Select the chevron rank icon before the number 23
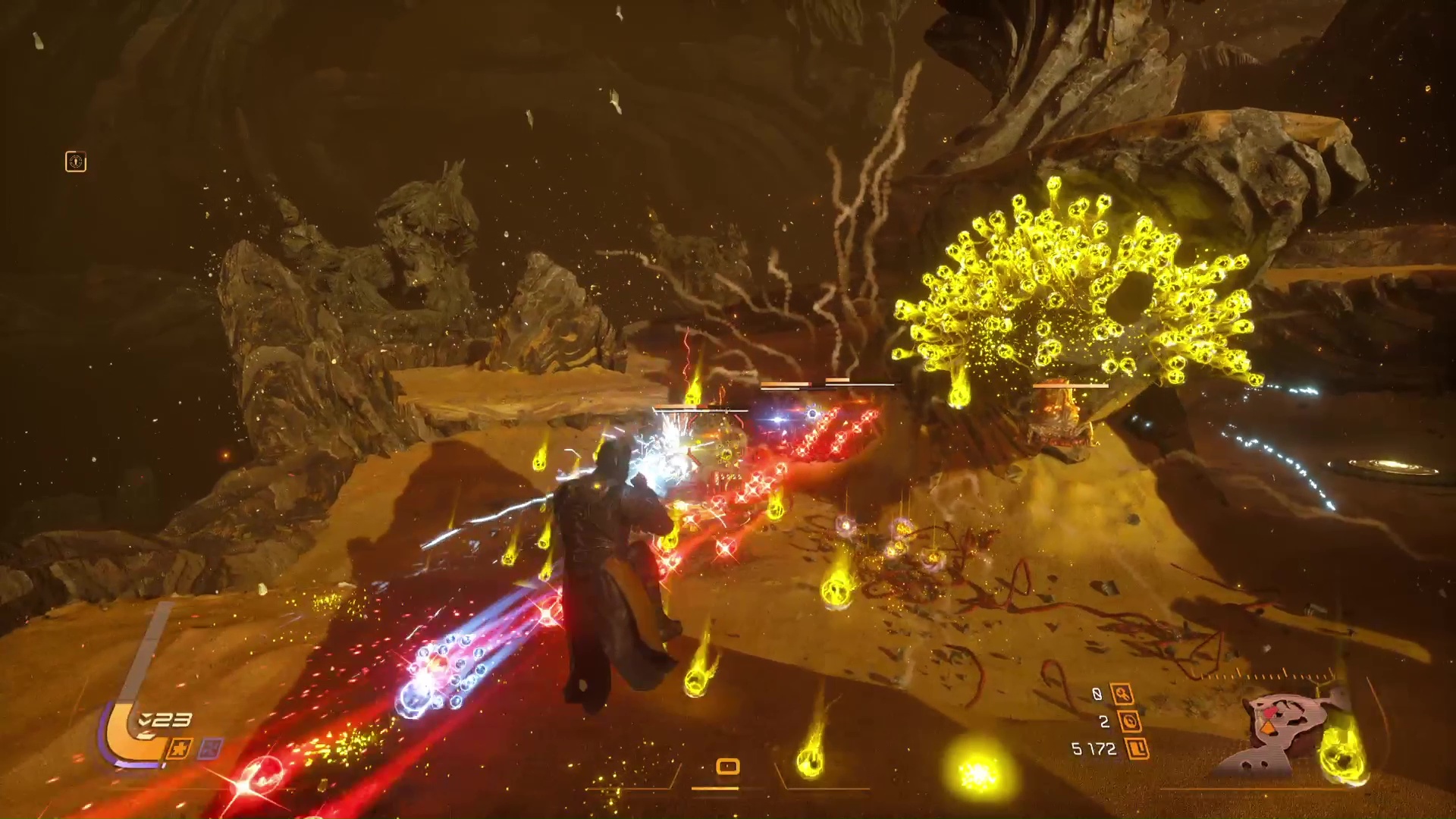 point(144,720)
